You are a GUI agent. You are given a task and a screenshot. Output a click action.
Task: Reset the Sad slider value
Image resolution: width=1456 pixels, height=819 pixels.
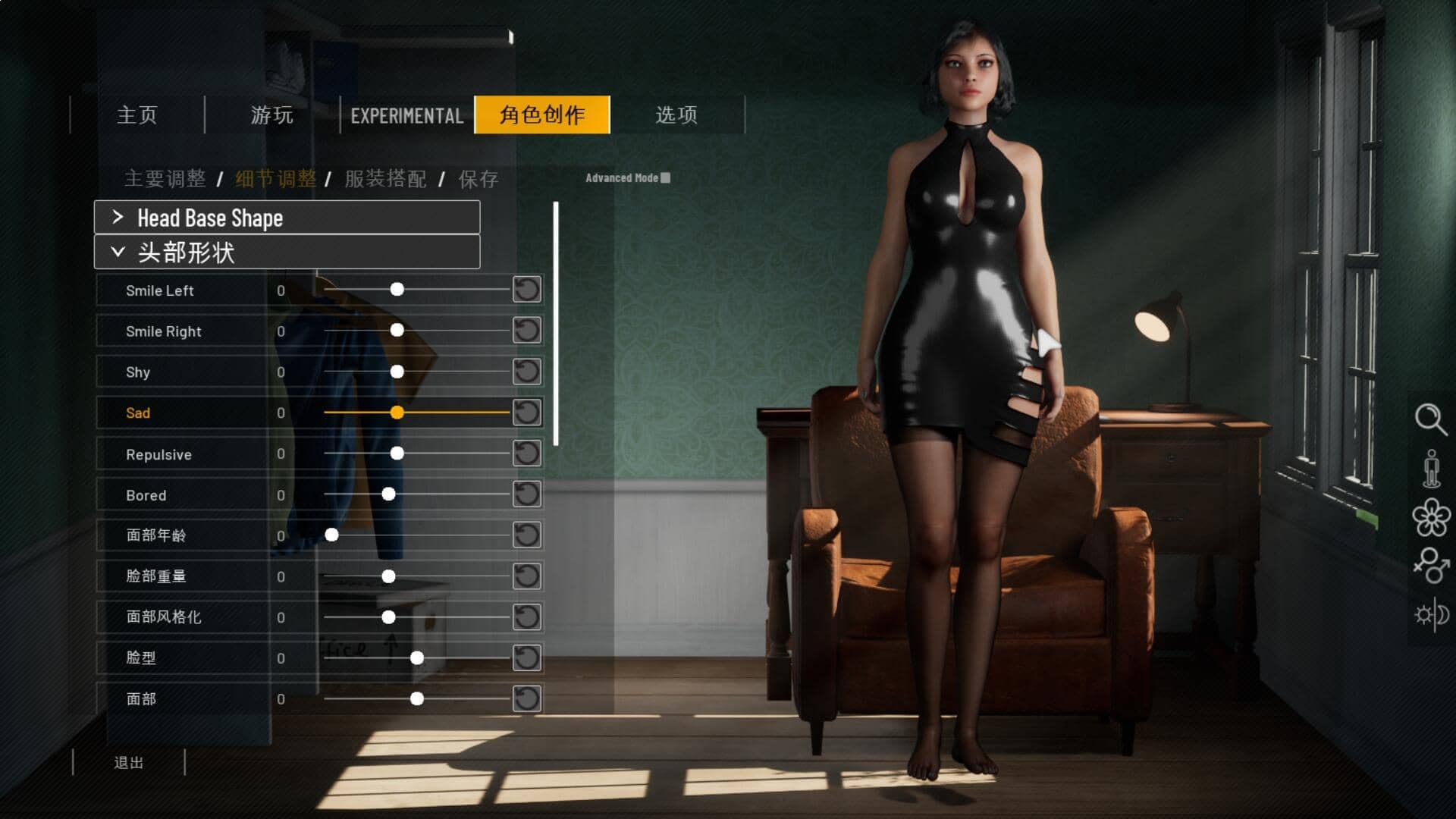(x=527, y=413)
